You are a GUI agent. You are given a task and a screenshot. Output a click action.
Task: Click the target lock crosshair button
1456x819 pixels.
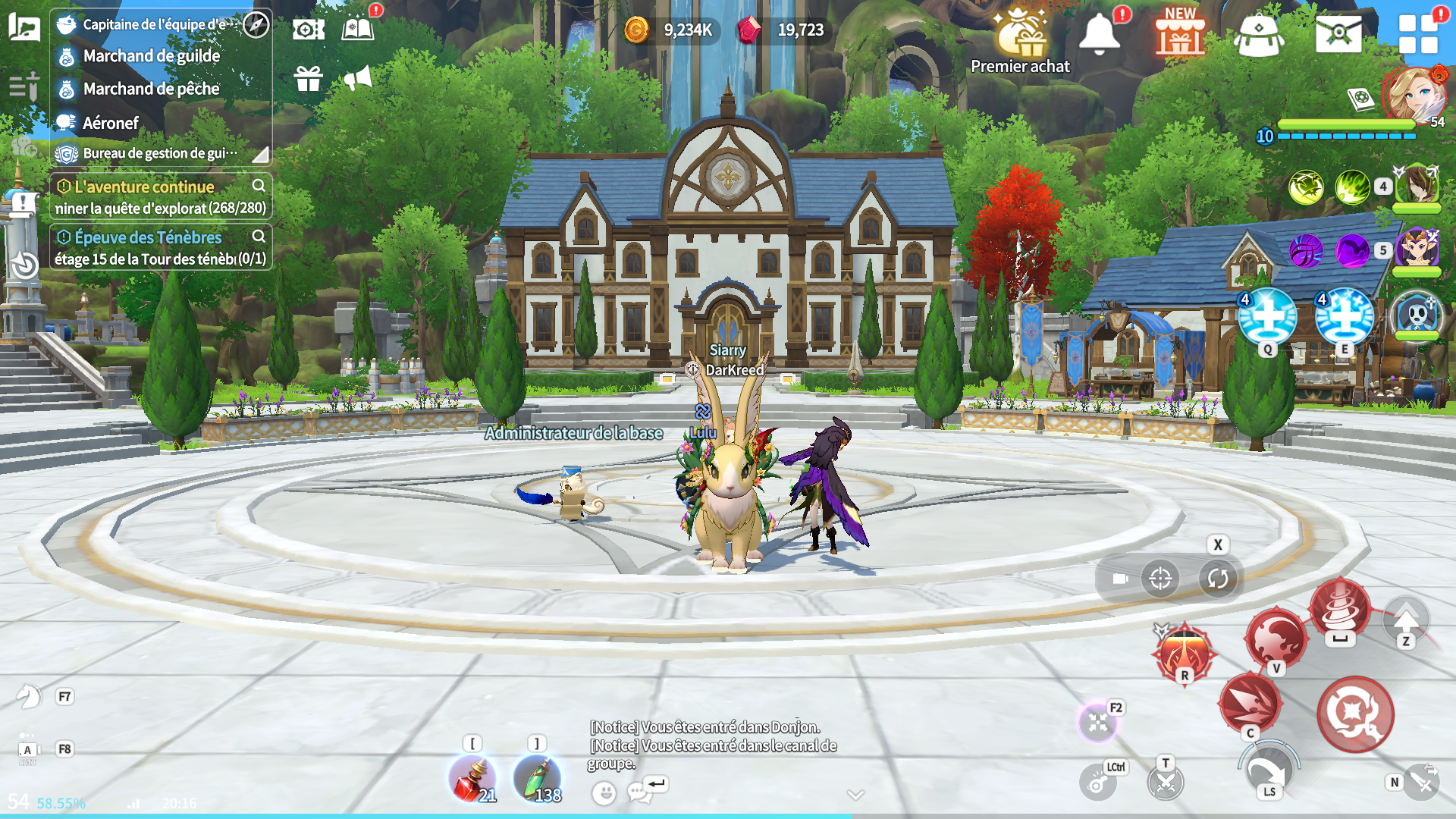tap(1160, 579)
